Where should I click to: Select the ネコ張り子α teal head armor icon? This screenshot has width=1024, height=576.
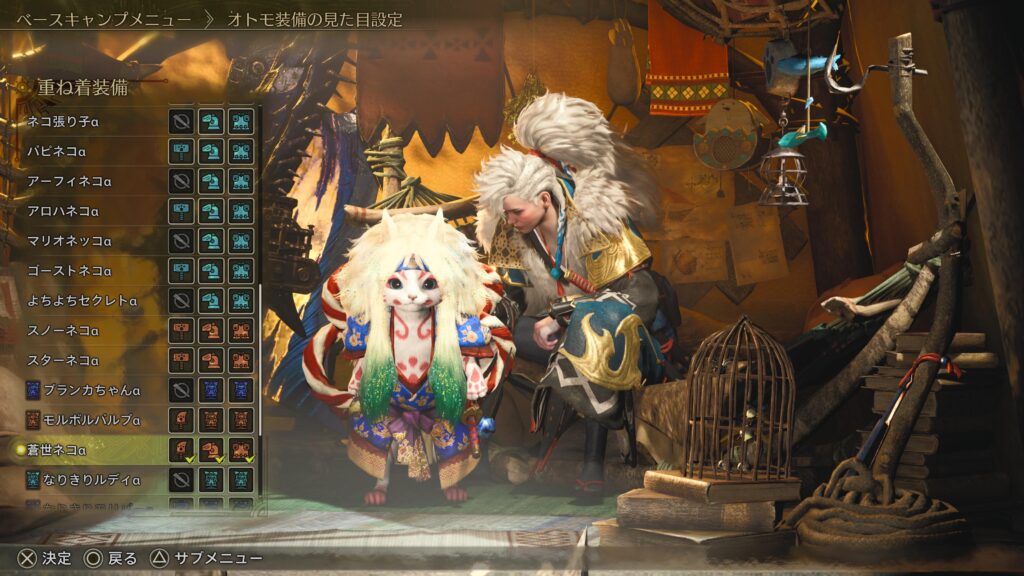[211, 122]
